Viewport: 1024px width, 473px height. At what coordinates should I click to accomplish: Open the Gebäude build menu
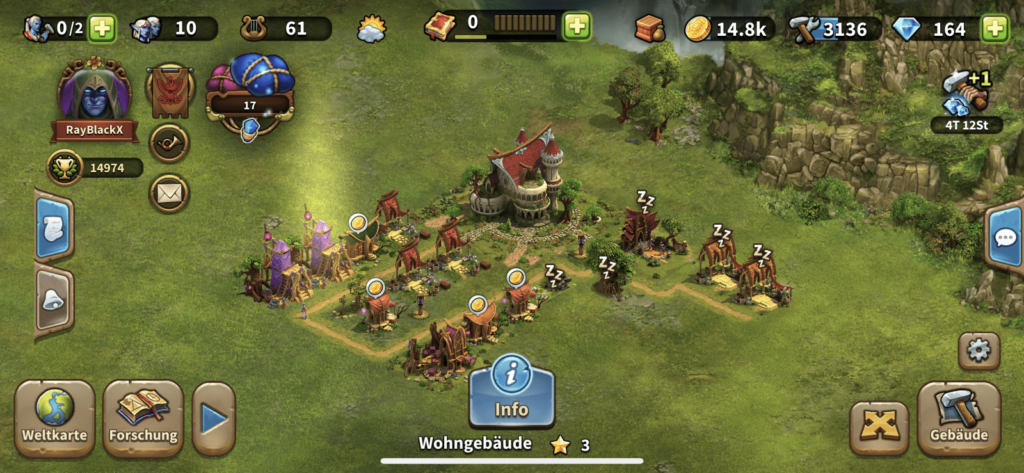pyautogui.click(x=958, y=416)
